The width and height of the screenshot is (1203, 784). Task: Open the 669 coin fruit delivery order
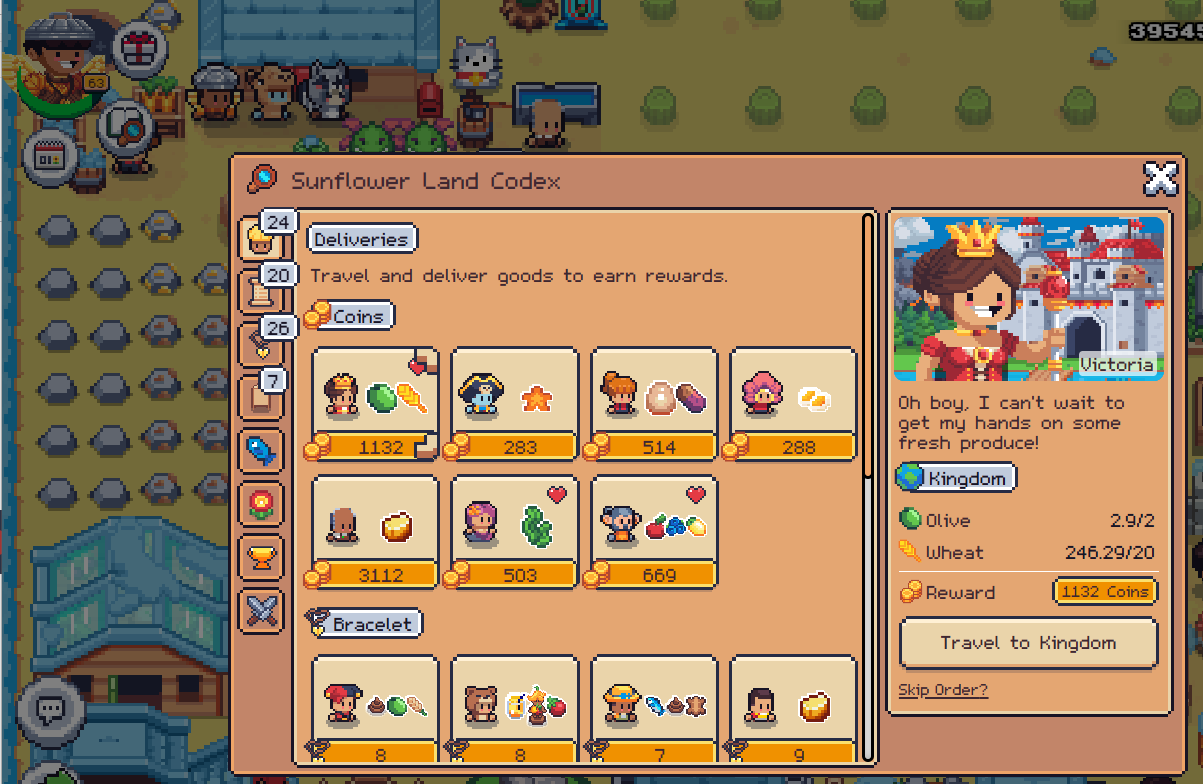point(654,531)
